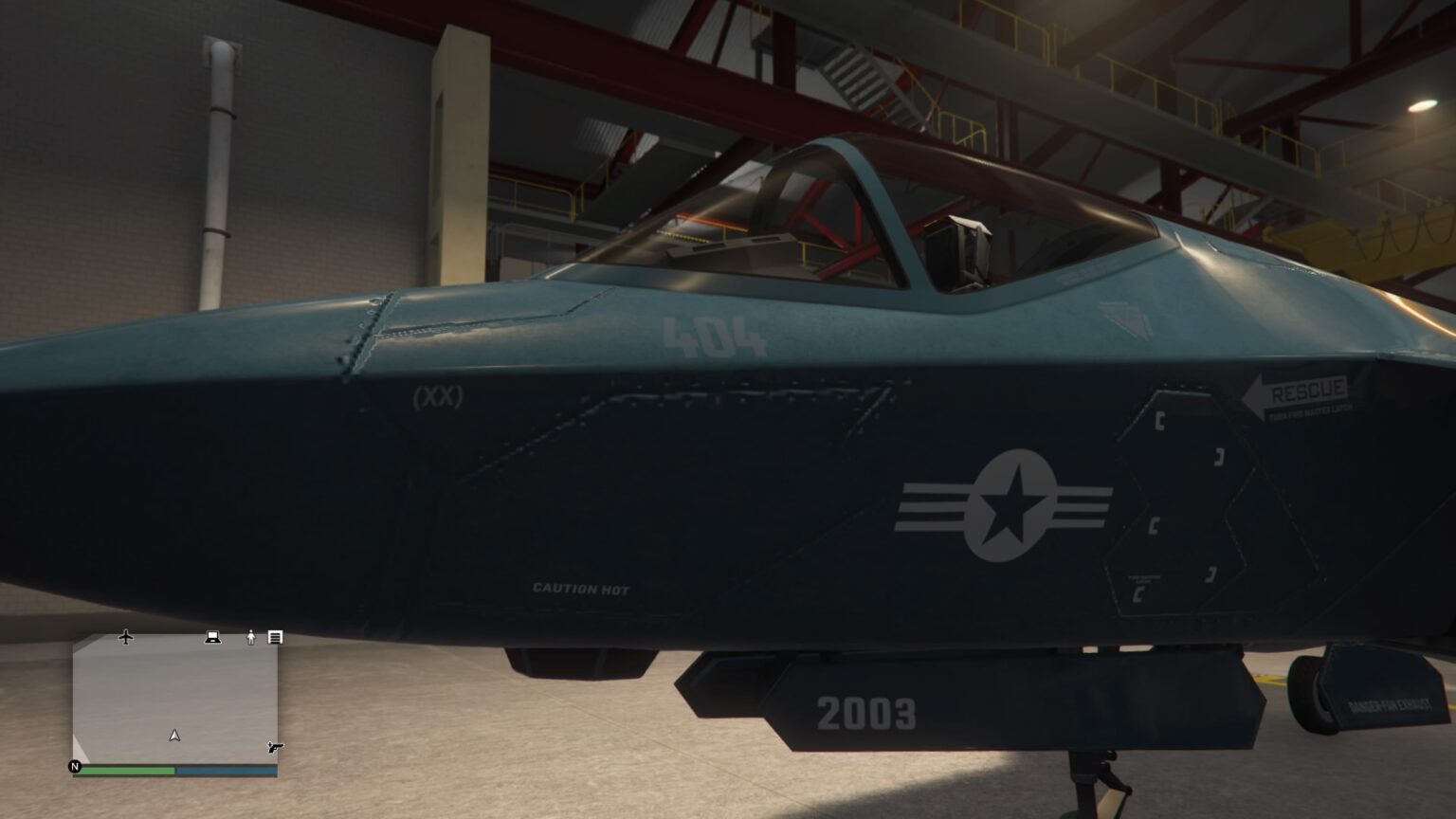Select the plane blip on the minimap
1456x819 pixels.
point(124,637)
